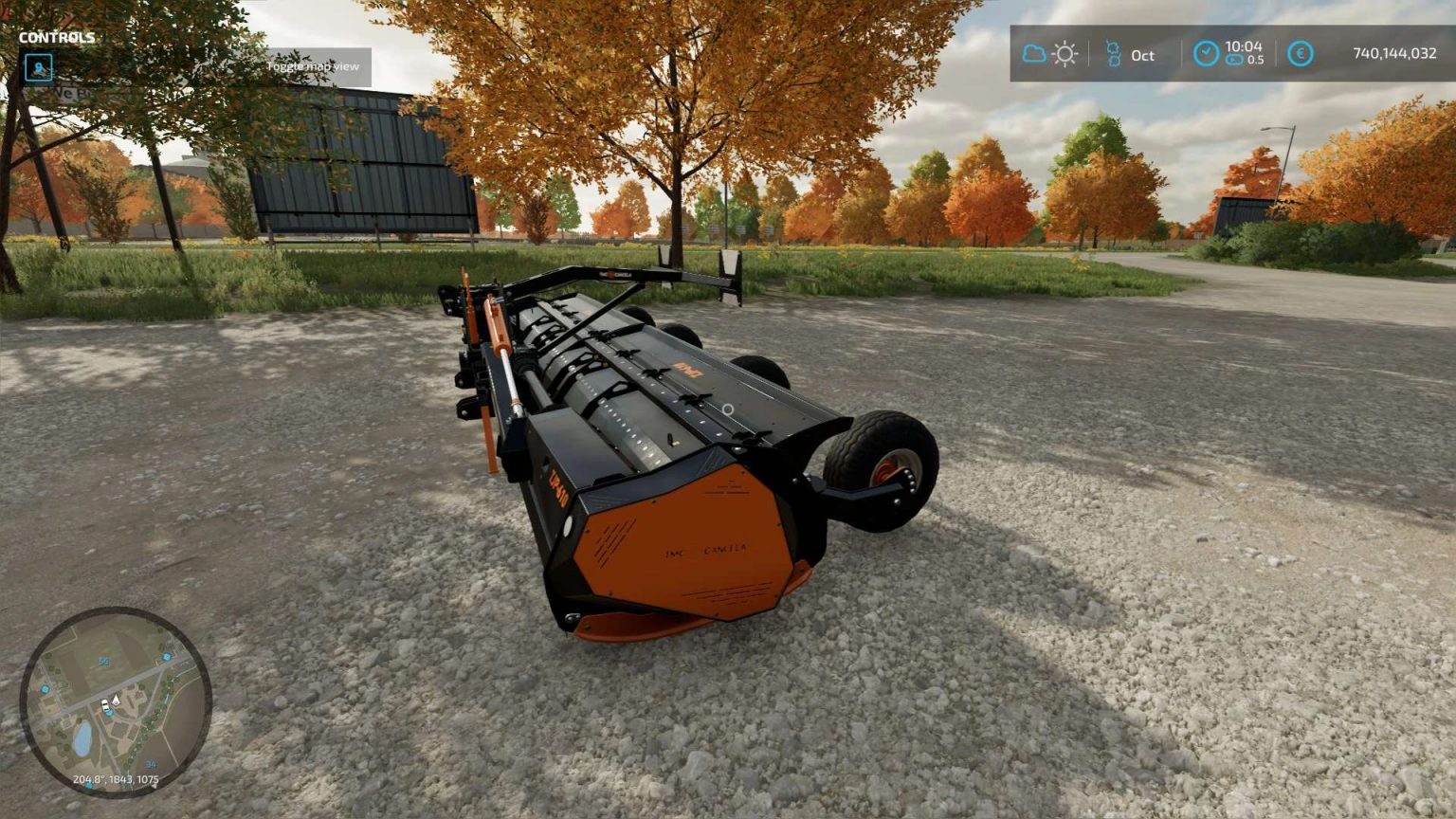
Task: Open the weather forecast panel
Action: [1047, 55]
